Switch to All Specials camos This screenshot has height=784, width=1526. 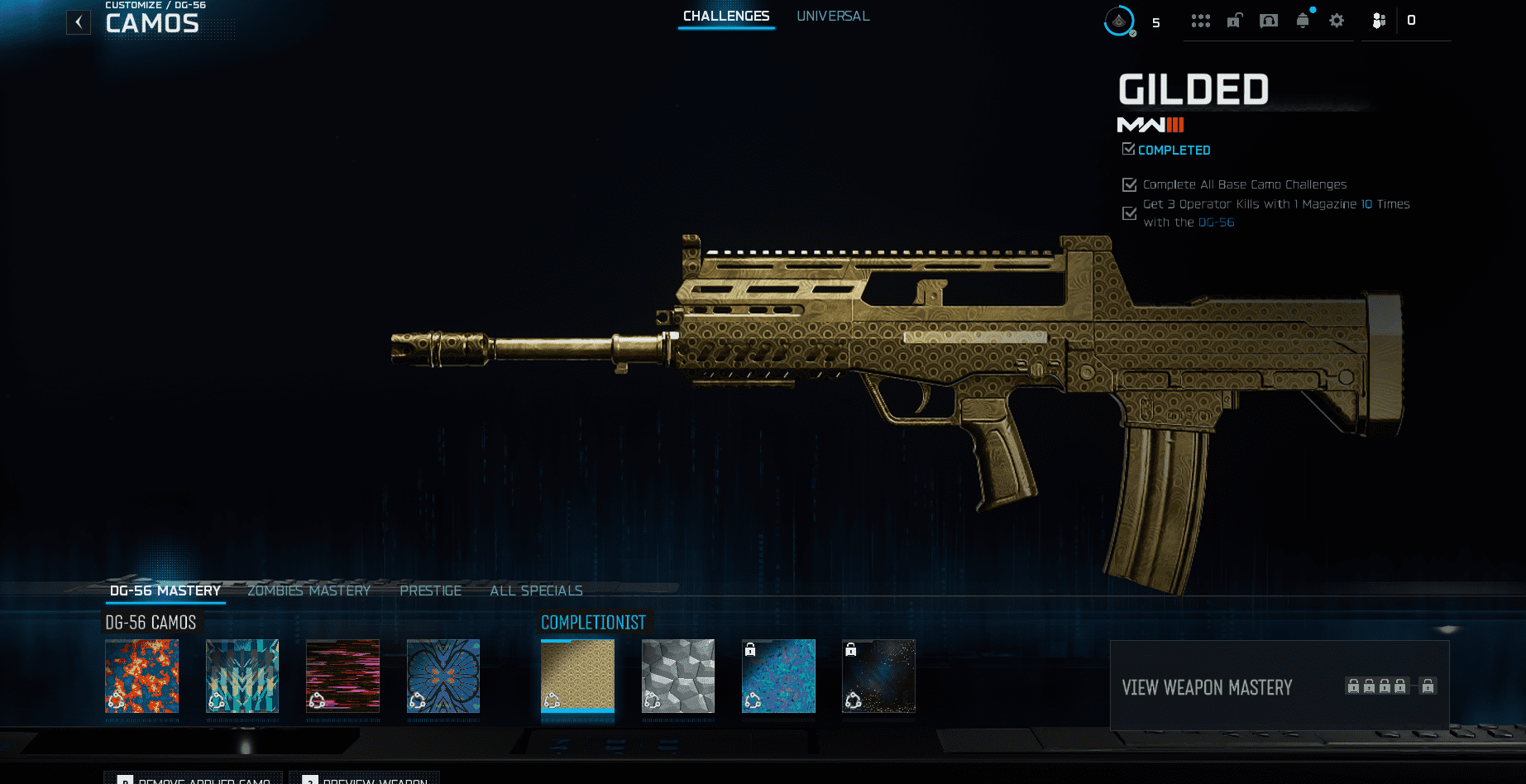(536, 590)
